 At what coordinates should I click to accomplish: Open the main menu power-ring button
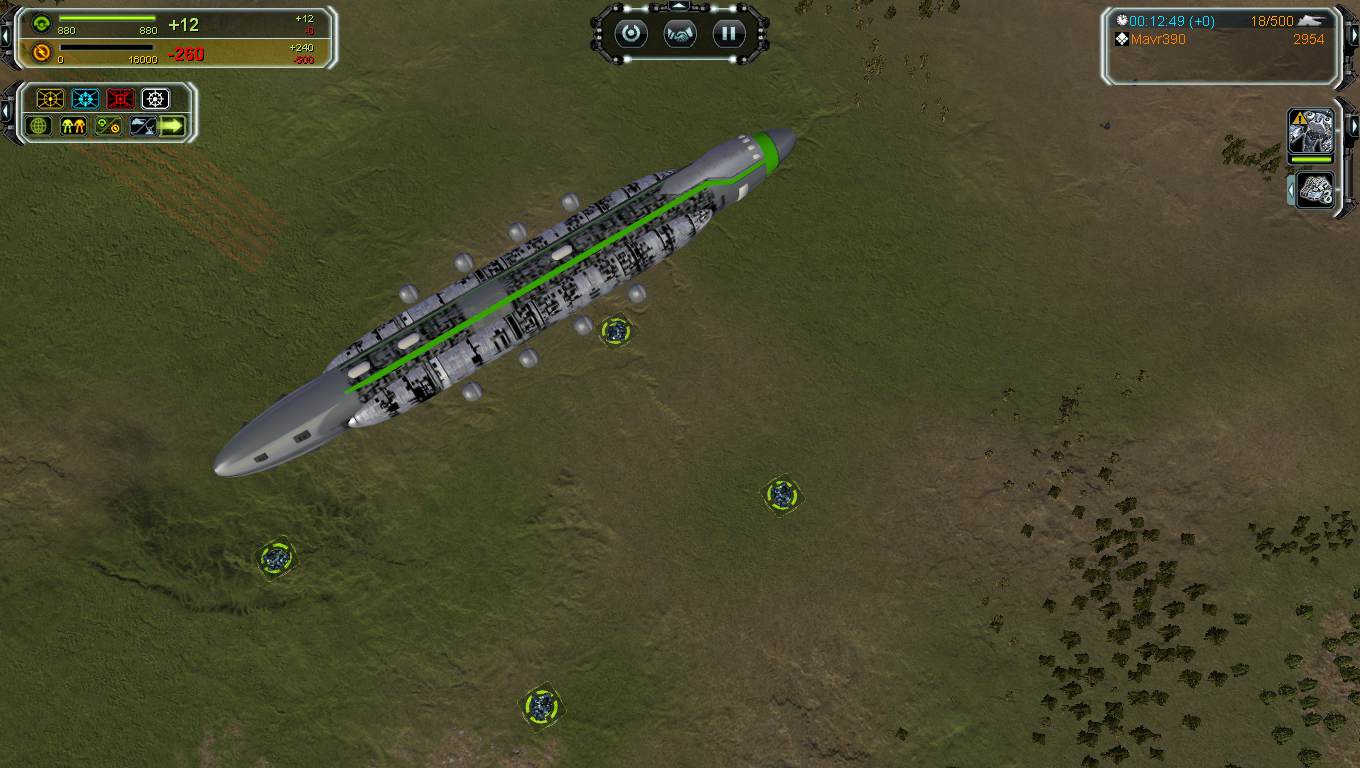tap(631, 34)
